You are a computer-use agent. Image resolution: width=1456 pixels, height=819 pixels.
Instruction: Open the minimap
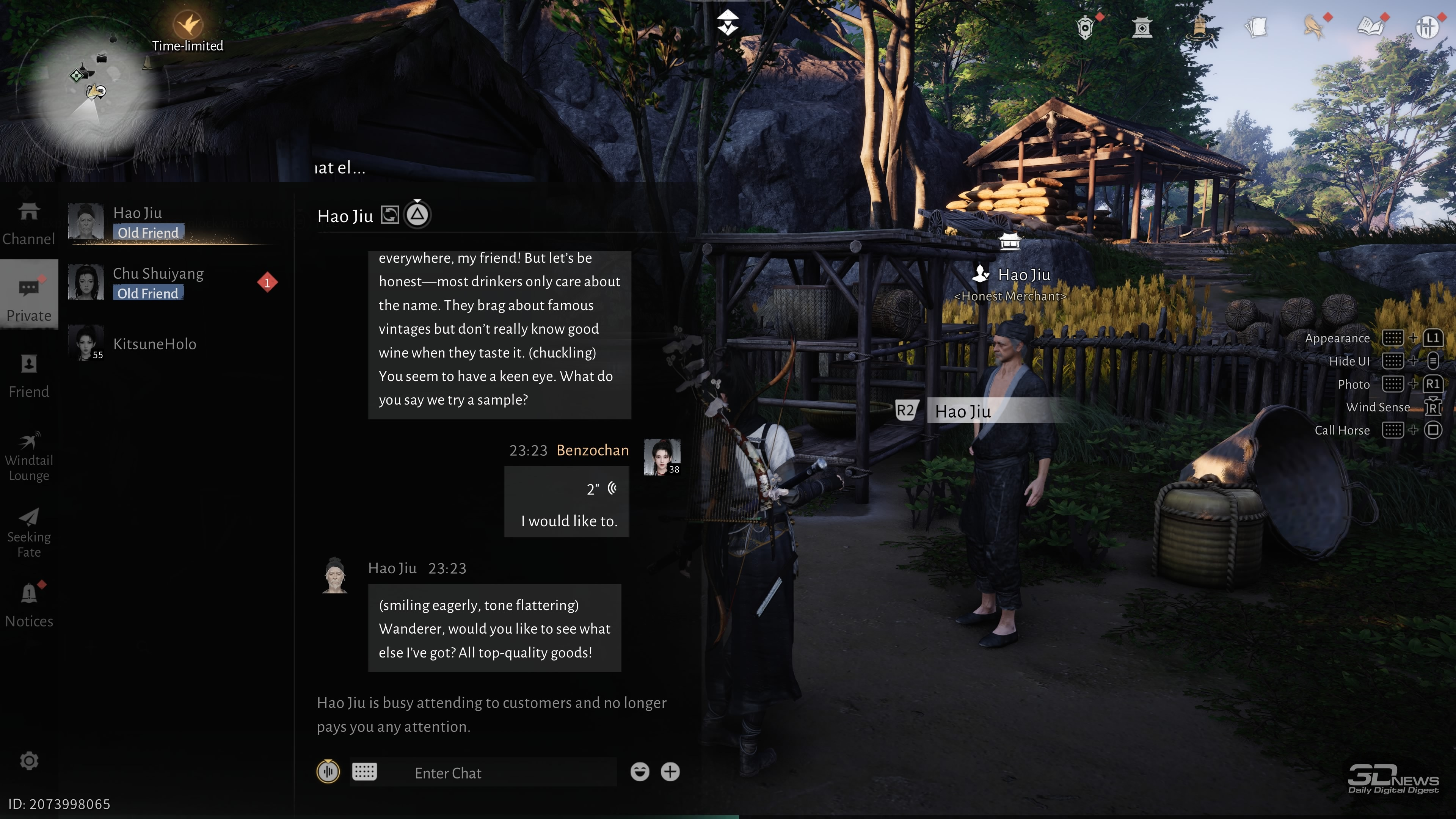tap(88, 91)
